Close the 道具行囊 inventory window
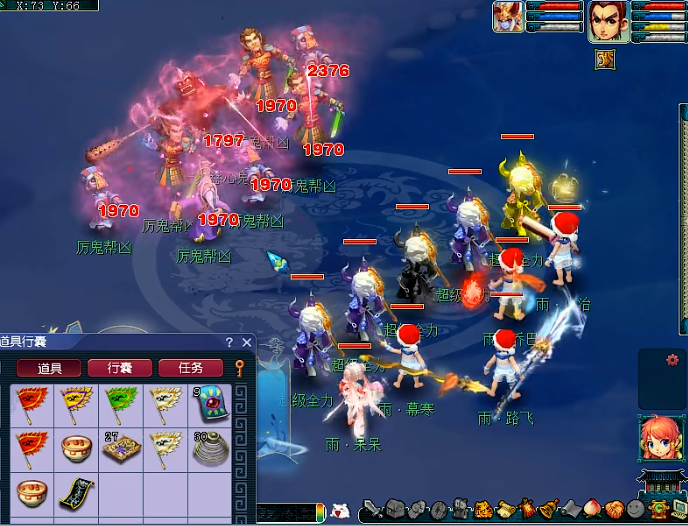Image resolution: width=688 pixels, height=526 pixels. 245,342
